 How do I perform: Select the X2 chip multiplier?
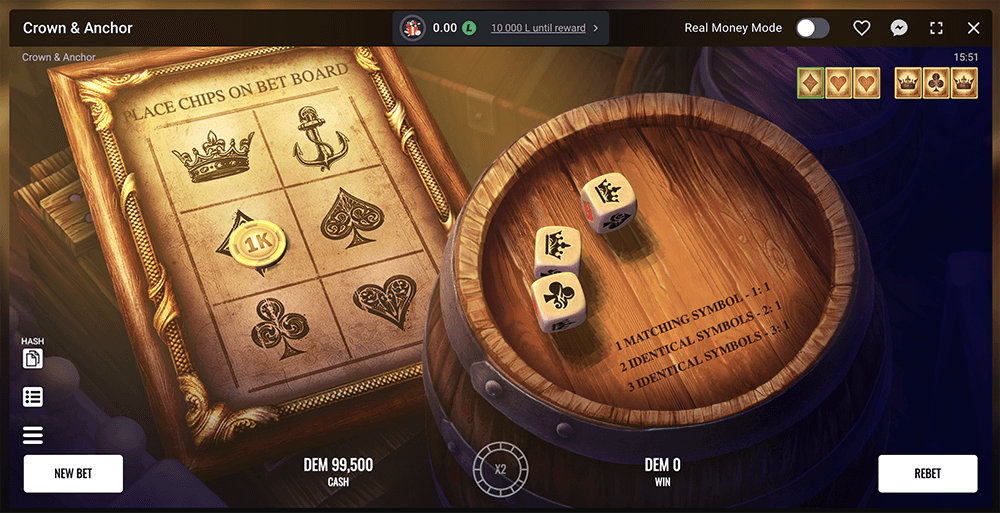coord(500,468)
